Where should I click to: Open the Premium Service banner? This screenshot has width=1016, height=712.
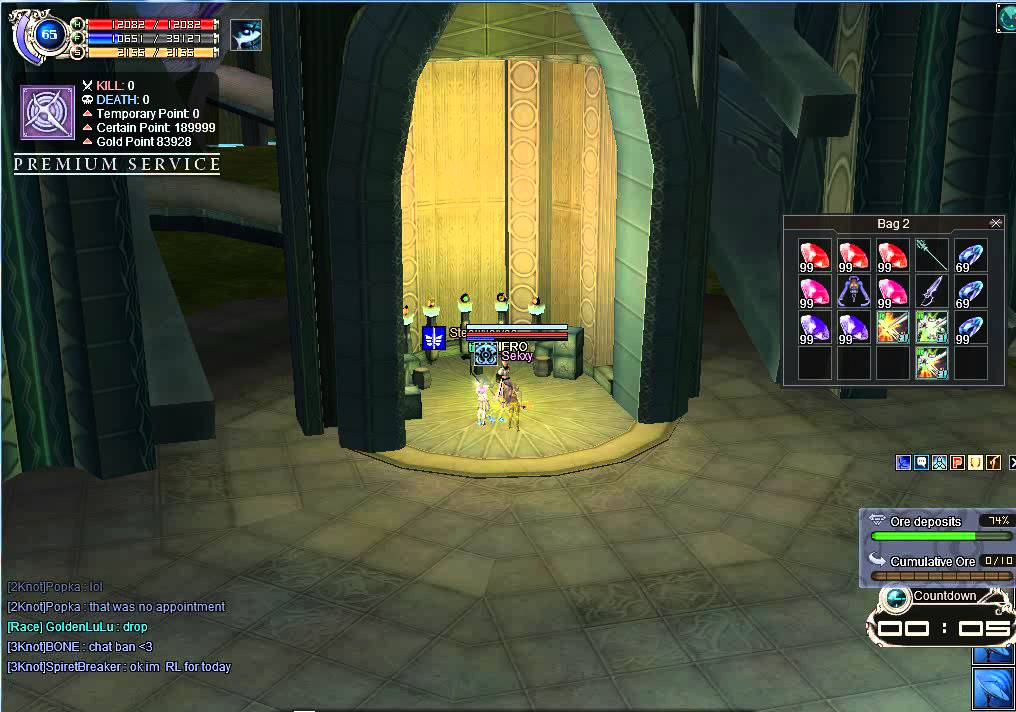click(117, 165)
